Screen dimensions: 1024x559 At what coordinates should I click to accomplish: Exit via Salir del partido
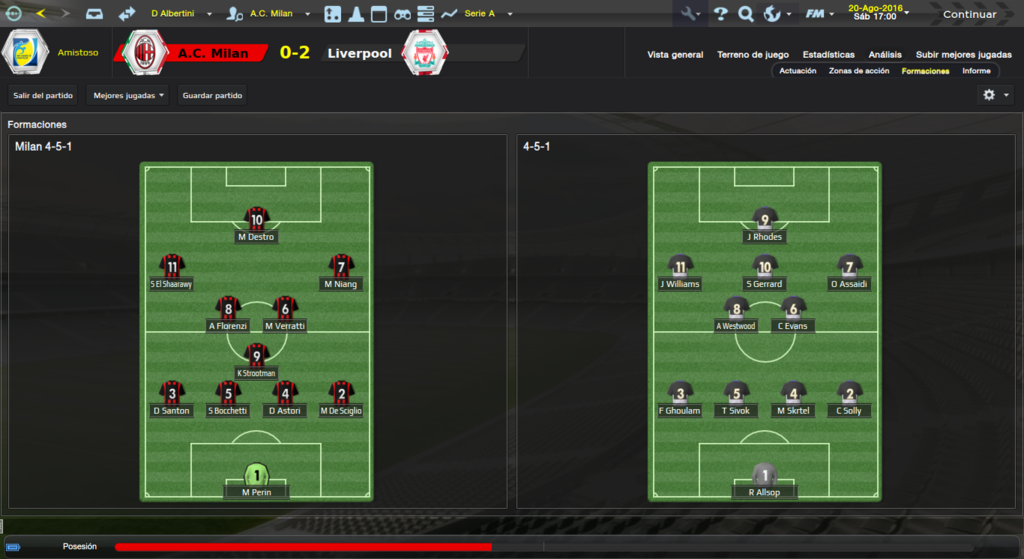43,95
